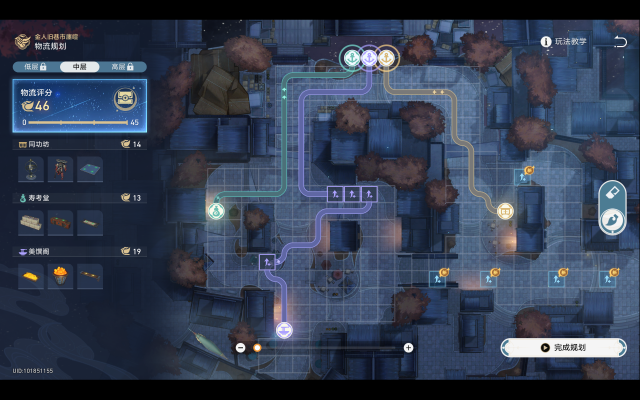The width and height of the screenshot is (640, 400).
Task: Select the green anchor start node
Action: point(351,59)
